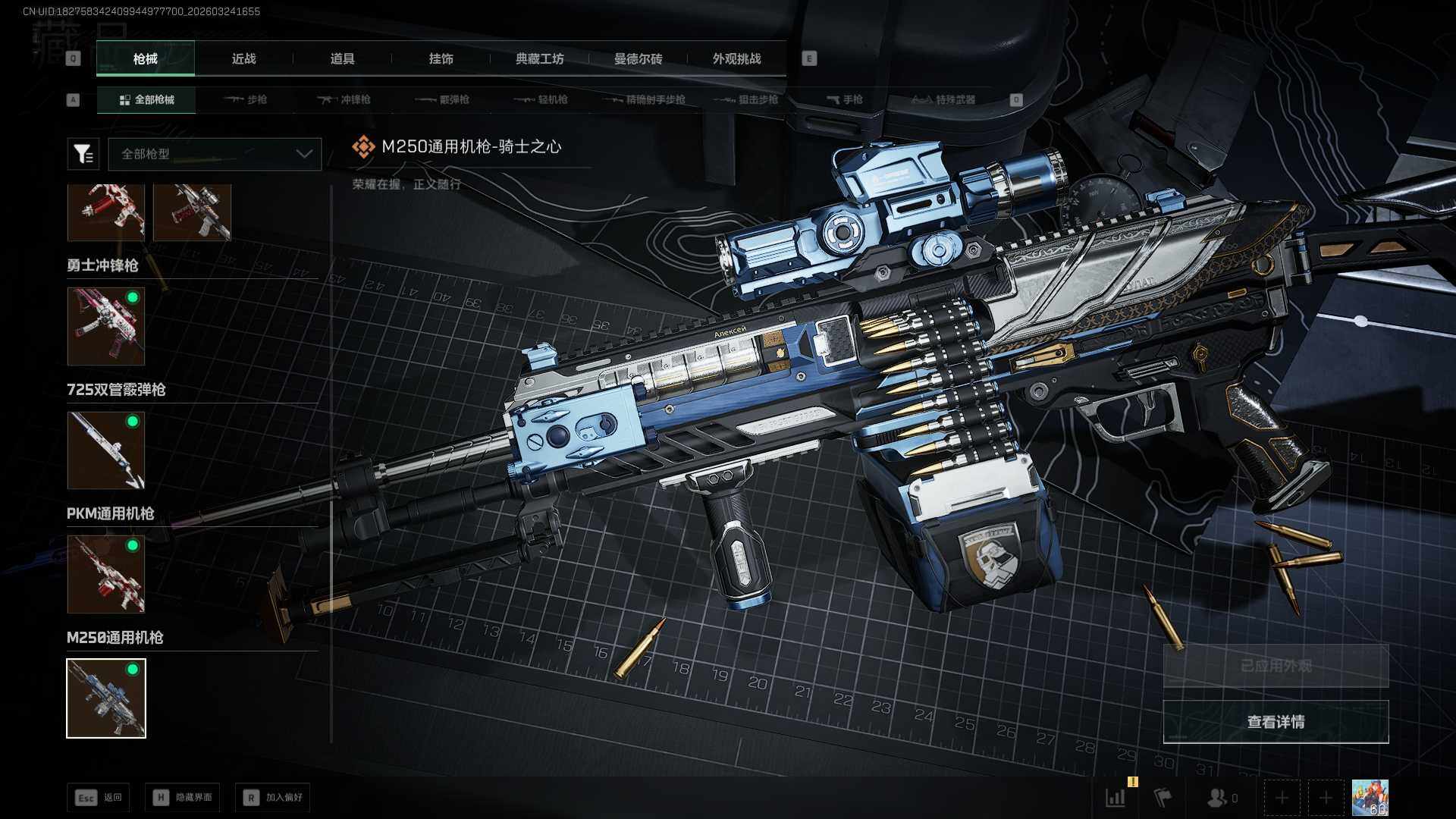Screen dimensions: 1456x819
Task: Select the 勇士冲锋枪 skin thumbnail
Action: 106,326
